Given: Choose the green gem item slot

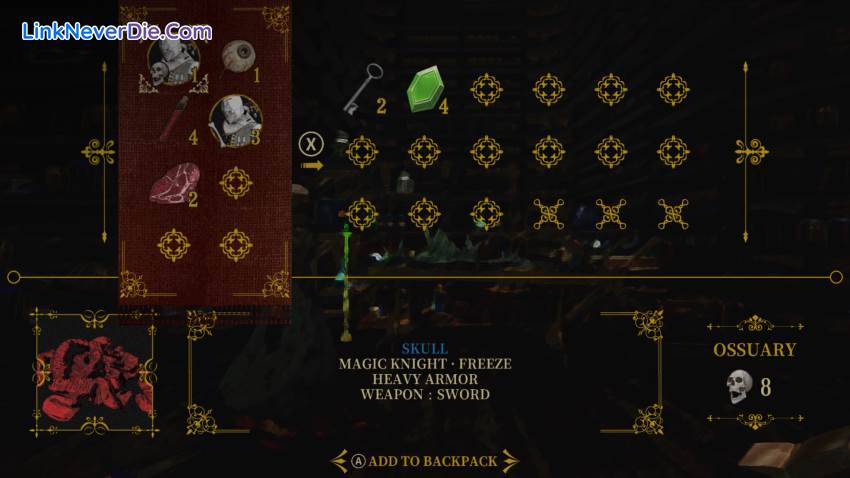Looking at the screenshot, I should 424,90.
